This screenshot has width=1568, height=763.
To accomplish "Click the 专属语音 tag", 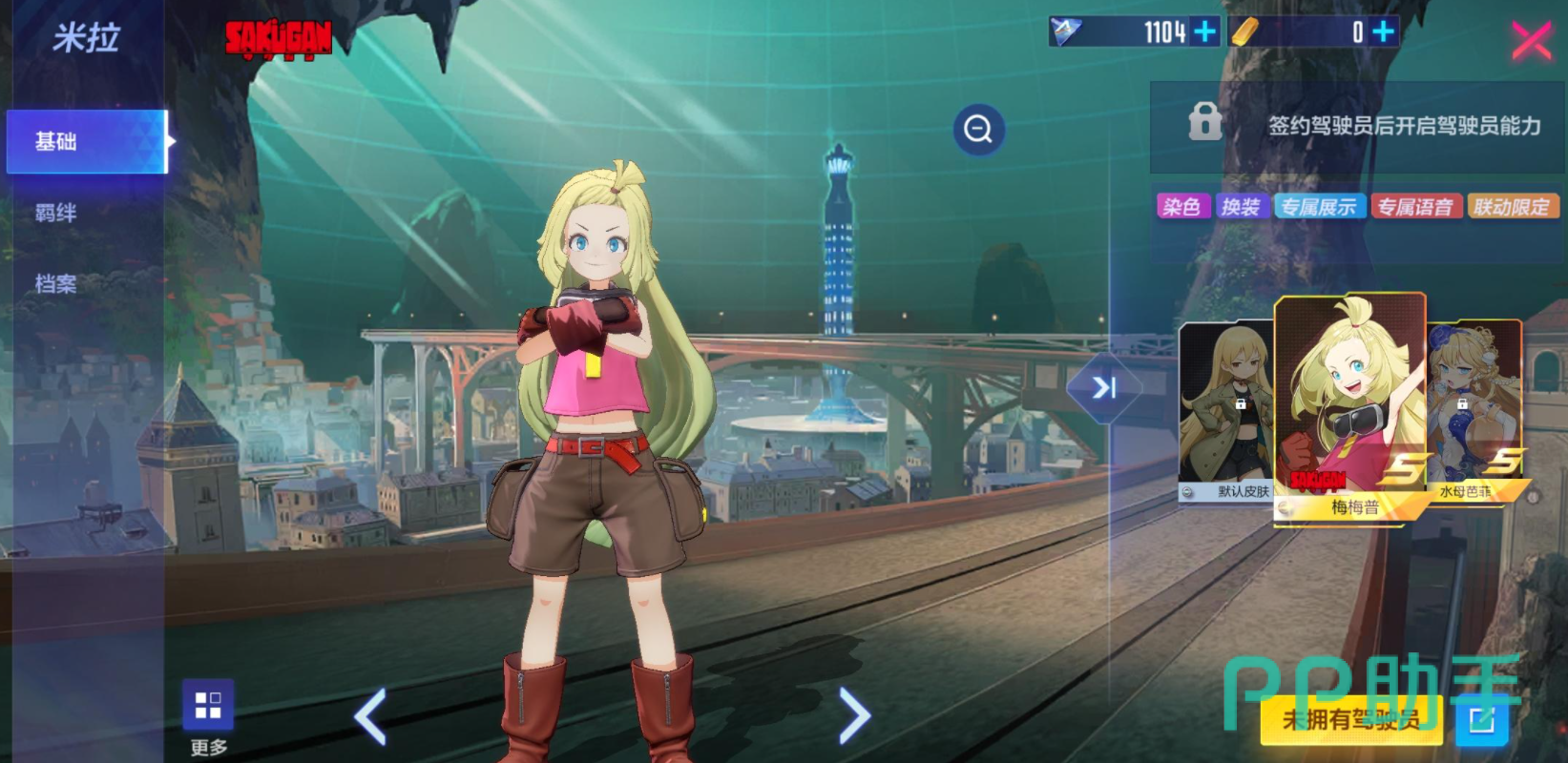I will click(1415, 207).
